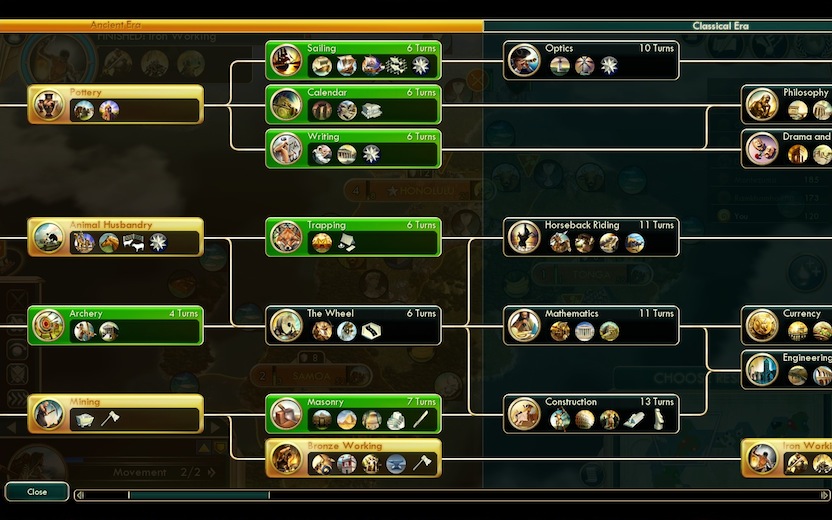Choose the Construction technology
The image size is (832, 520).
[591, 413]
